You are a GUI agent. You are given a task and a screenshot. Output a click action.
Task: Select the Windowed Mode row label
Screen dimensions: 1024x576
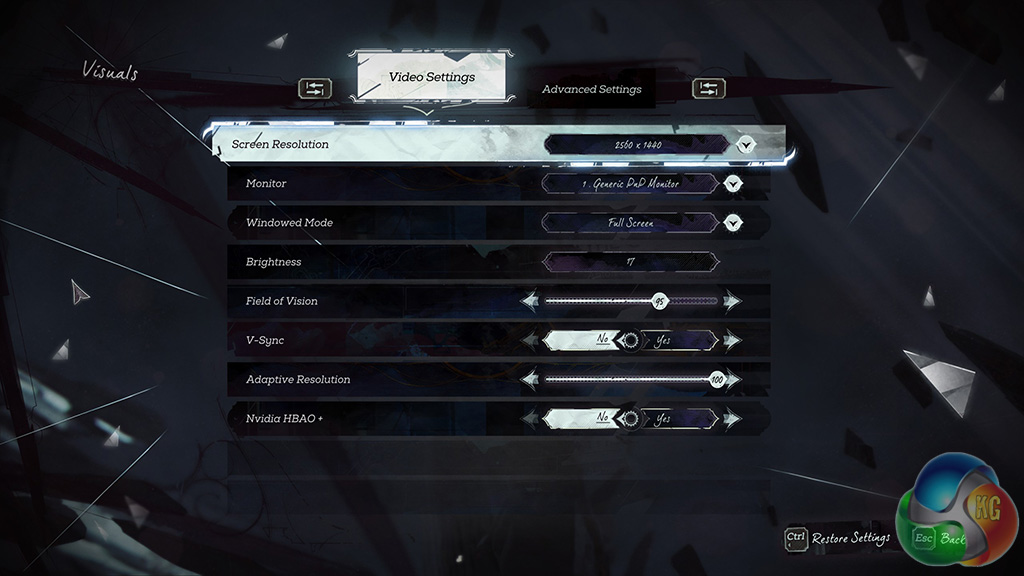pos(289,223)
